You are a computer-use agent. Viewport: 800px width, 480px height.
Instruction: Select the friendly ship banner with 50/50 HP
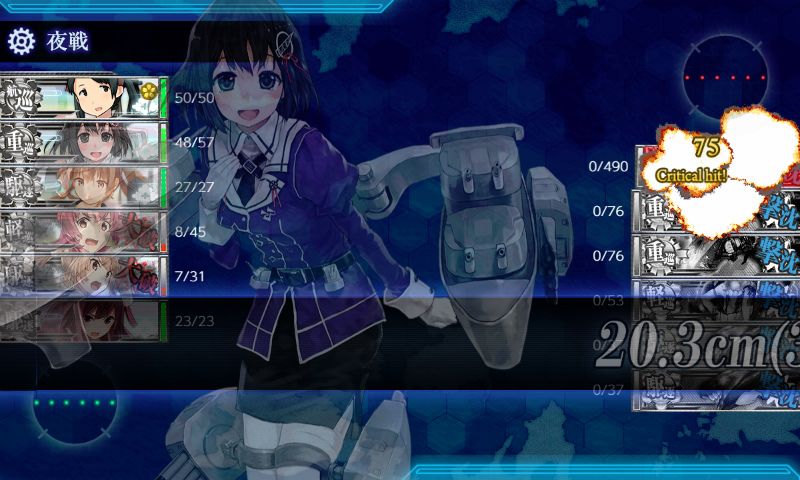82,97
